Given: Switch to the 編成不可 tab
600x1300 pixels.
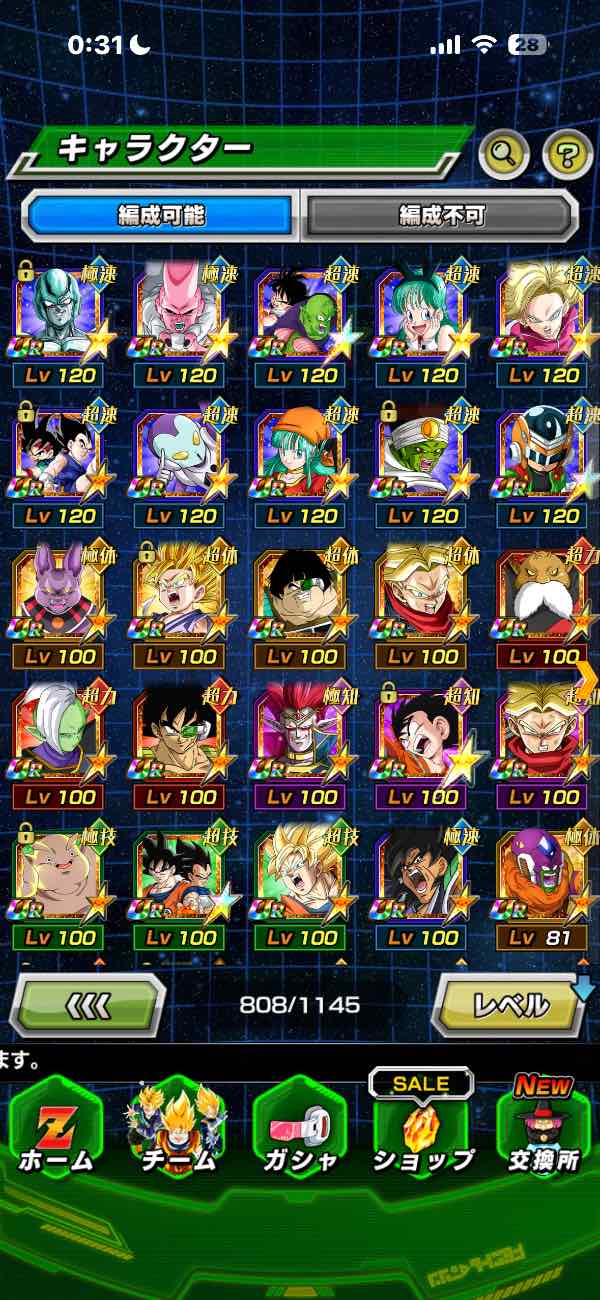Looking at the screenshot, I should click(441, 215).
